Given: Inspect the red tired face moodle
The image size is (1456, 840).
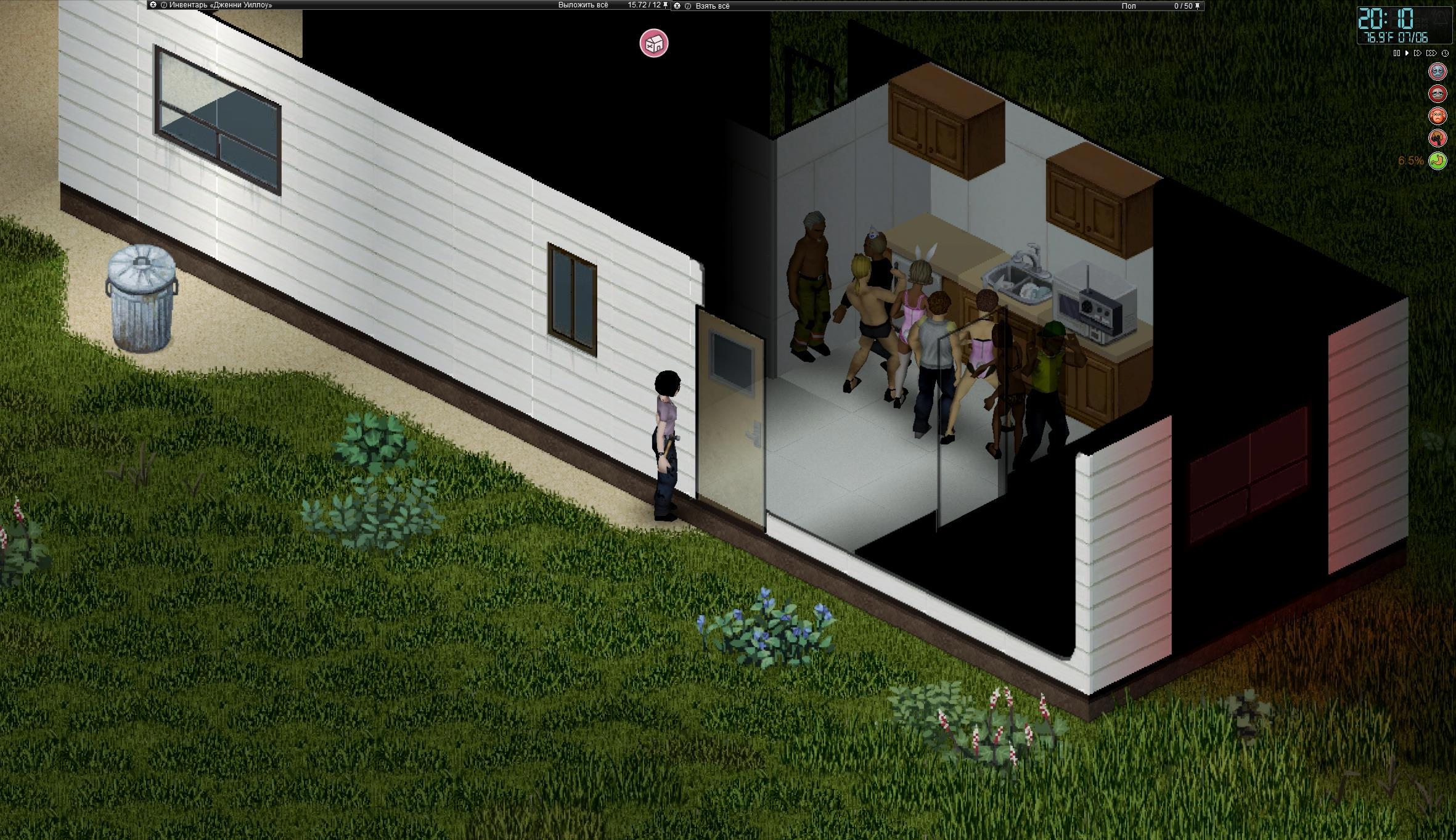Looking at the screenshot, I should point(1438,94).
